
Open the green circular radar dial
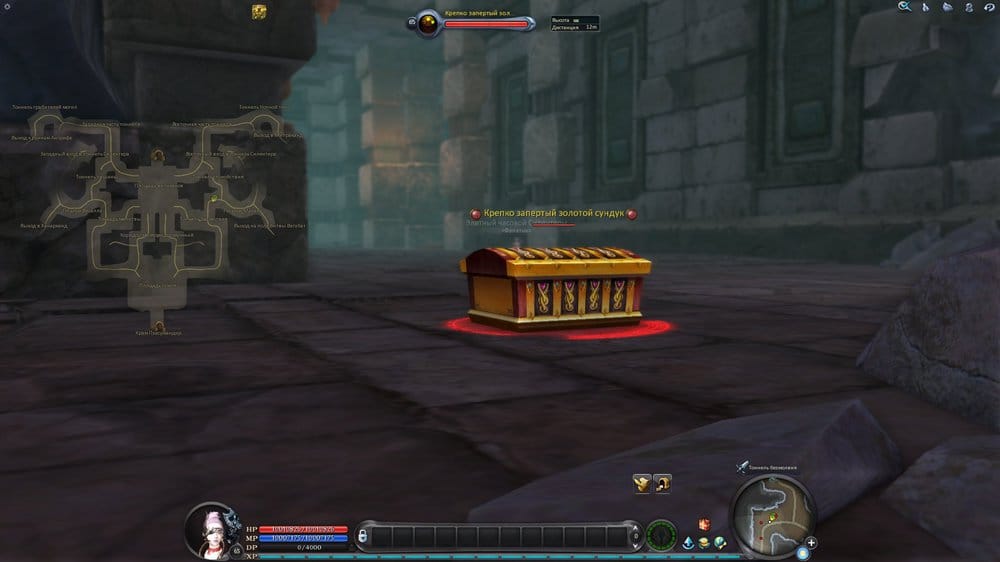[661, 535]
